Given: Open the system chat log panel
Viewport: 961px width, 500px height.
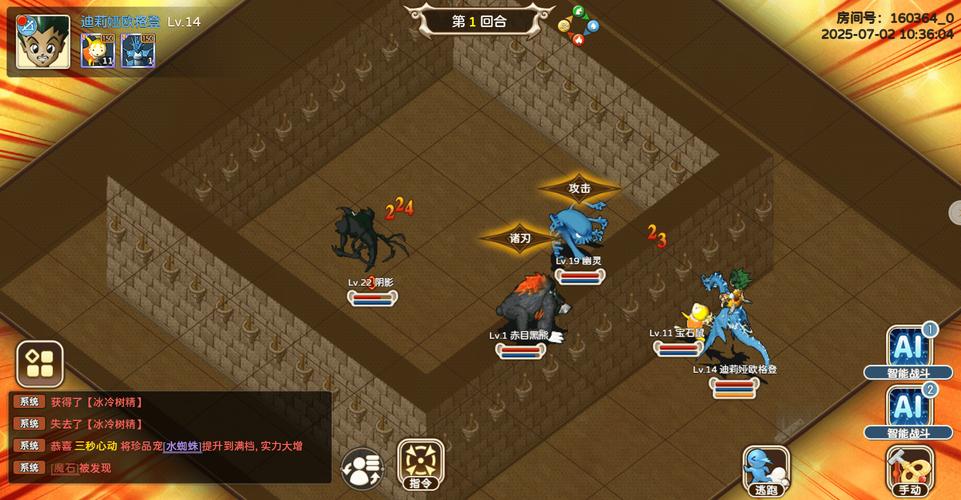Looking at the screenshot, I should [170, 435].
